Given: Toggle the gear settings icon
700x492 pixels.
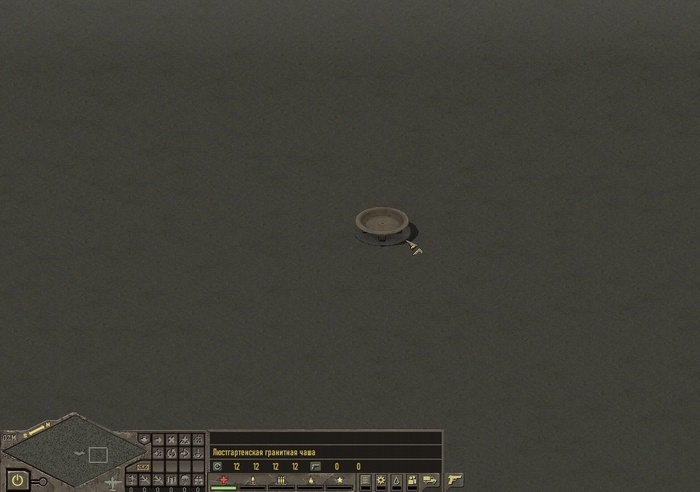Looking at the screenshot, I should pyautogui.click(x=380, y=481).
